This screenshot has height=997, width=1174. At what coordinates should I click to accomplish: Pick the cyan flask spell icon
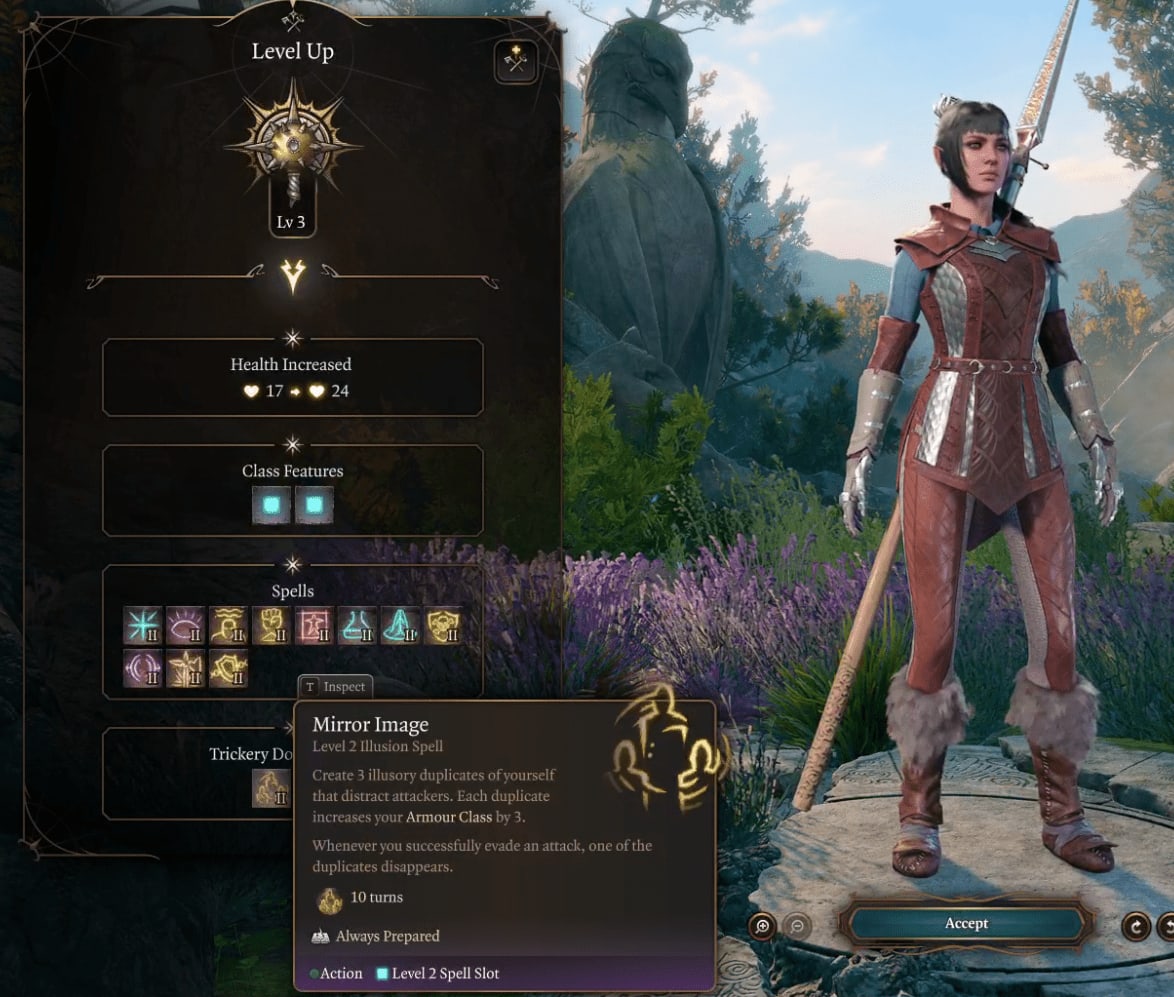358,625
